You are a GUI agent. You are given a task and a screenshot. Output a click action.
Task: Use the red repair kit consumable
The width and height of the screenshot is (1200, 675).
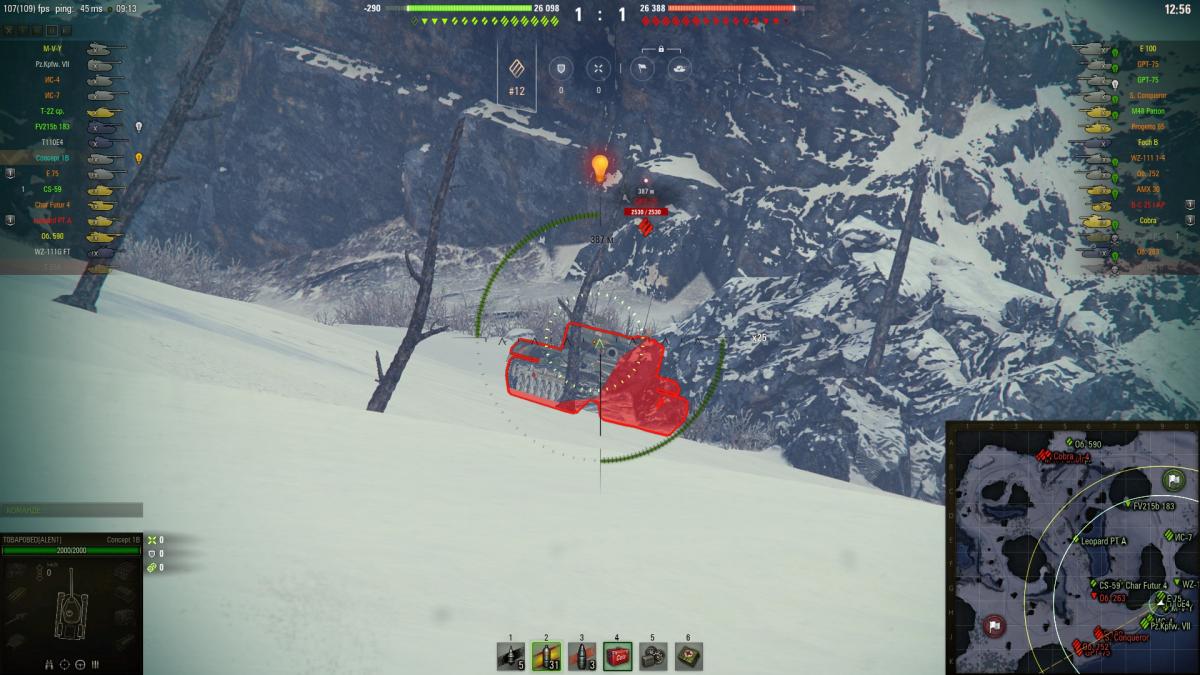coord(617,656)
